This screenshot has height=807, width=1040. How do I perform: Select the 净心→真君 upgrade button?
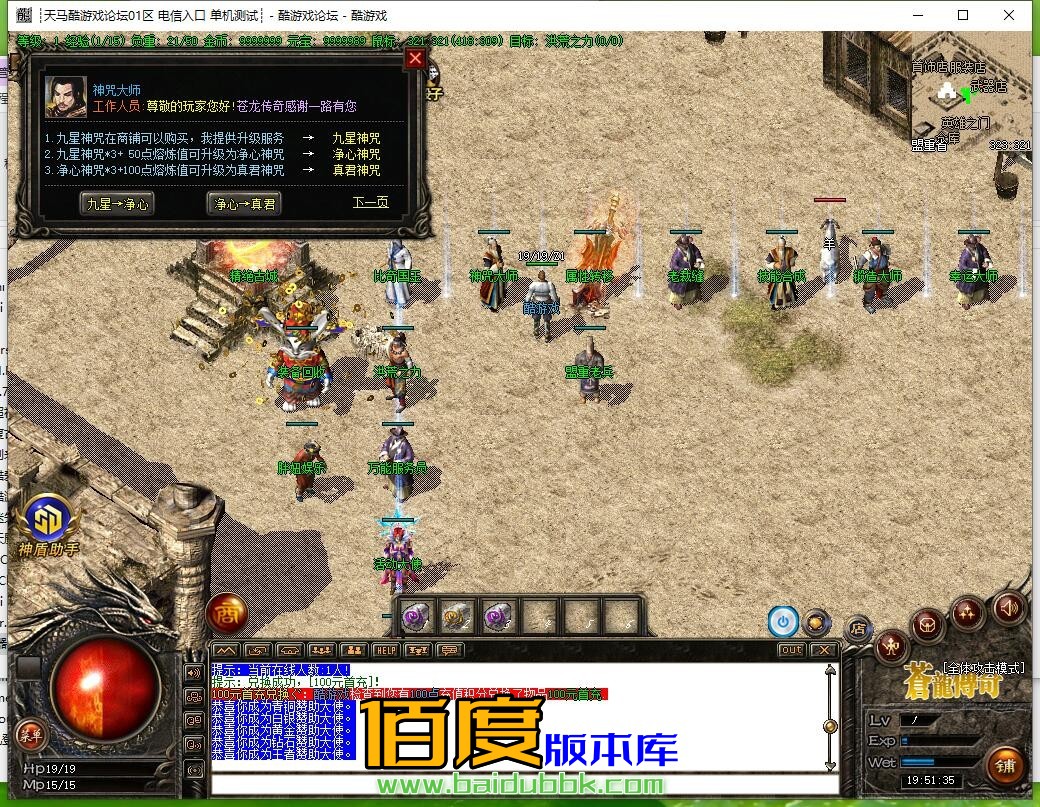(x=243, y=203)
